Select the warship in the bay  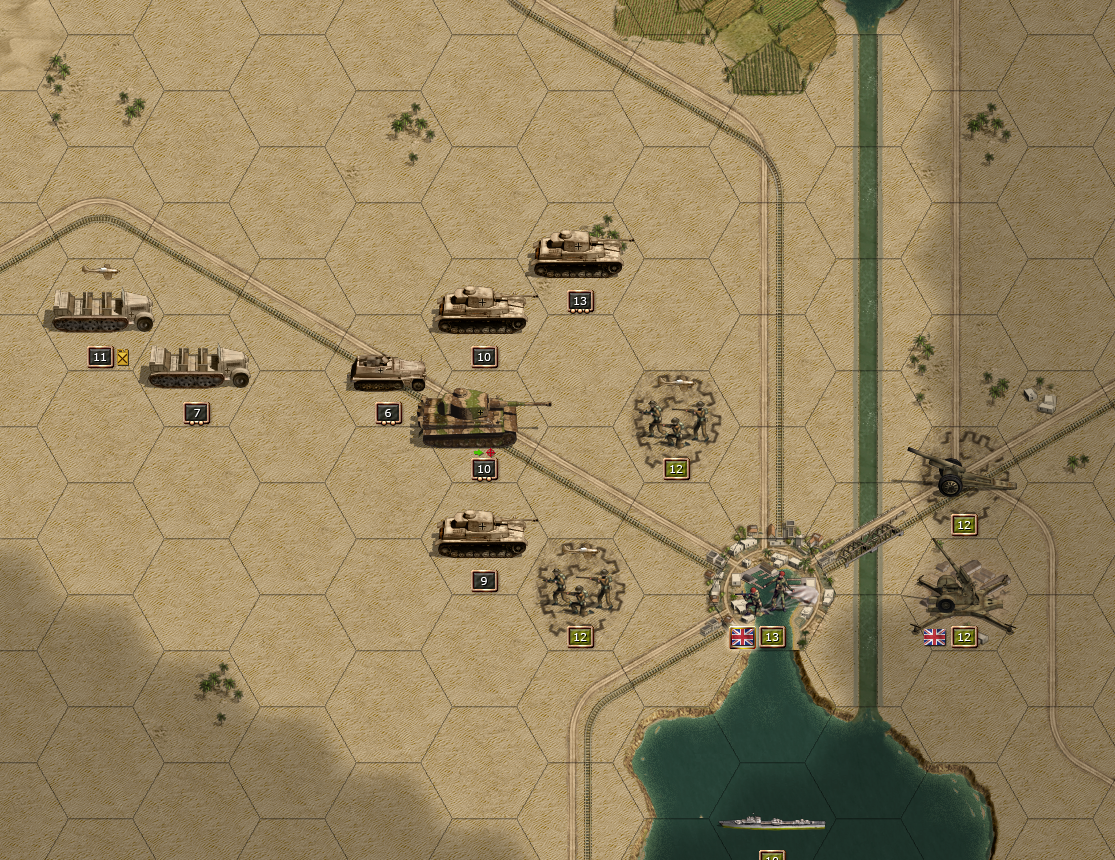pyautogui.click(x=772, y=823)
